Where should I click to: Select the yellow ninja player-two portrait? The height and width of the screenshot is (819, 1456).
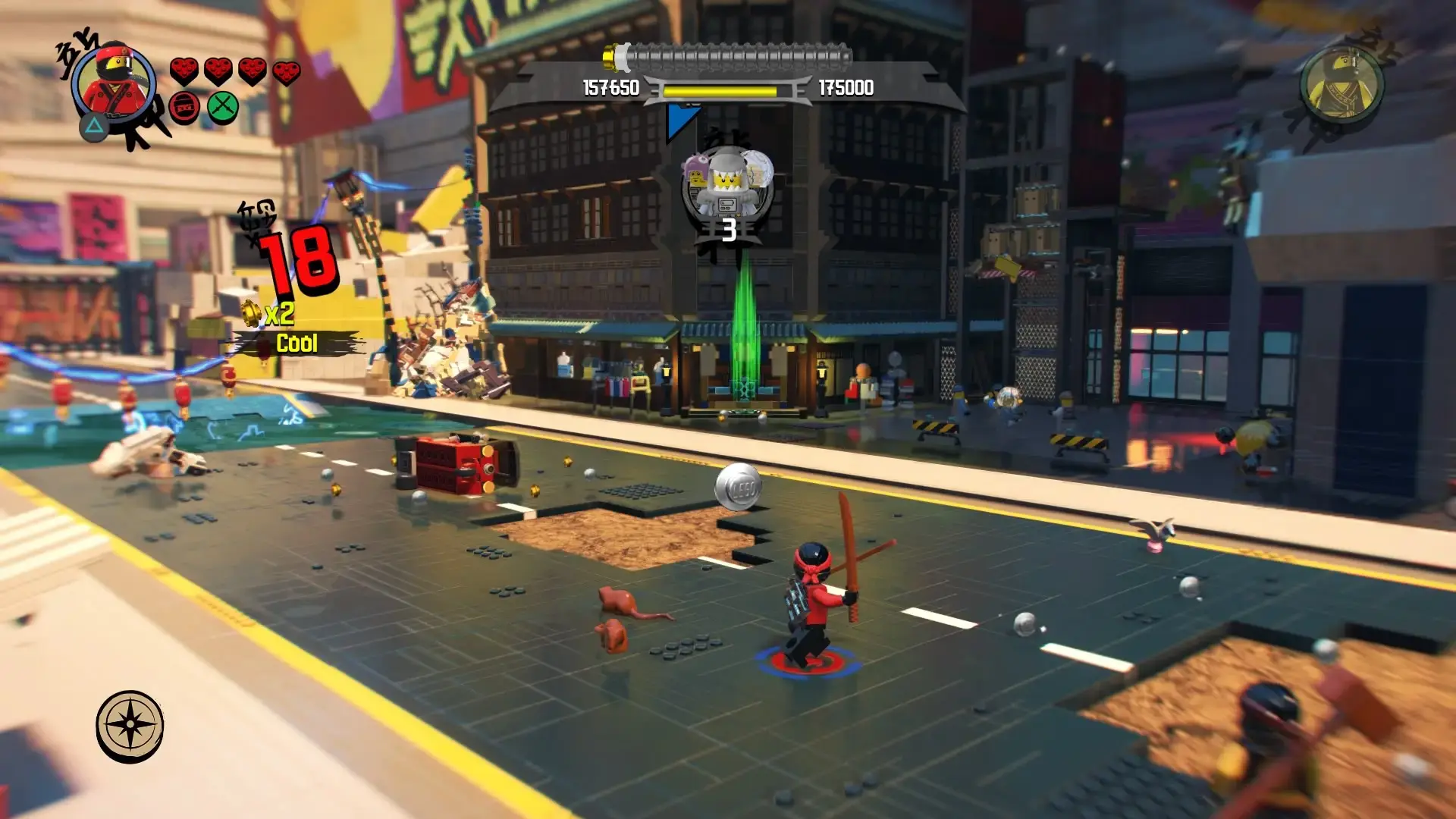click(x=1341, y=84)
